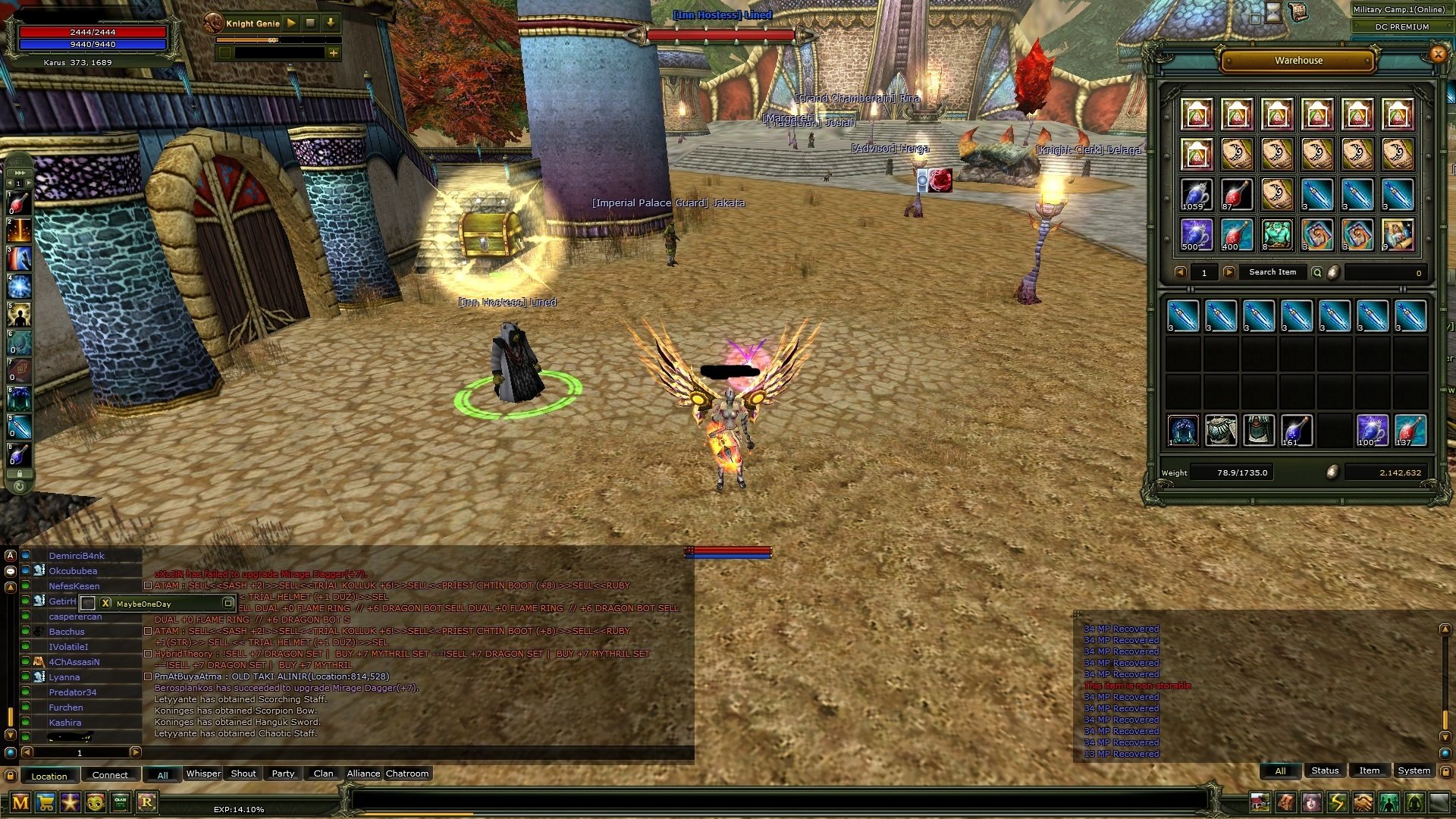Click the previous page arrow in the Warehouse
The image size is (1456, 819).
[1181, 271]
